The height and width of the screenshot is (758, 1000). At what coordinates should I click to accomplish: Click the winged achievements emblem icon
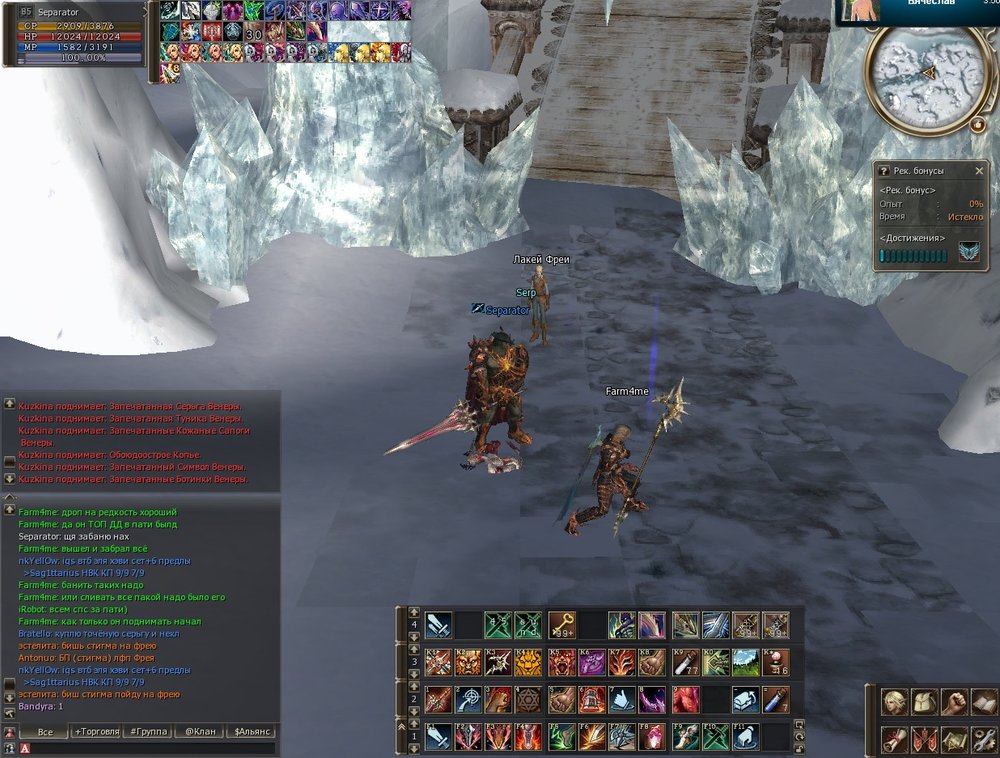(968, 253)
